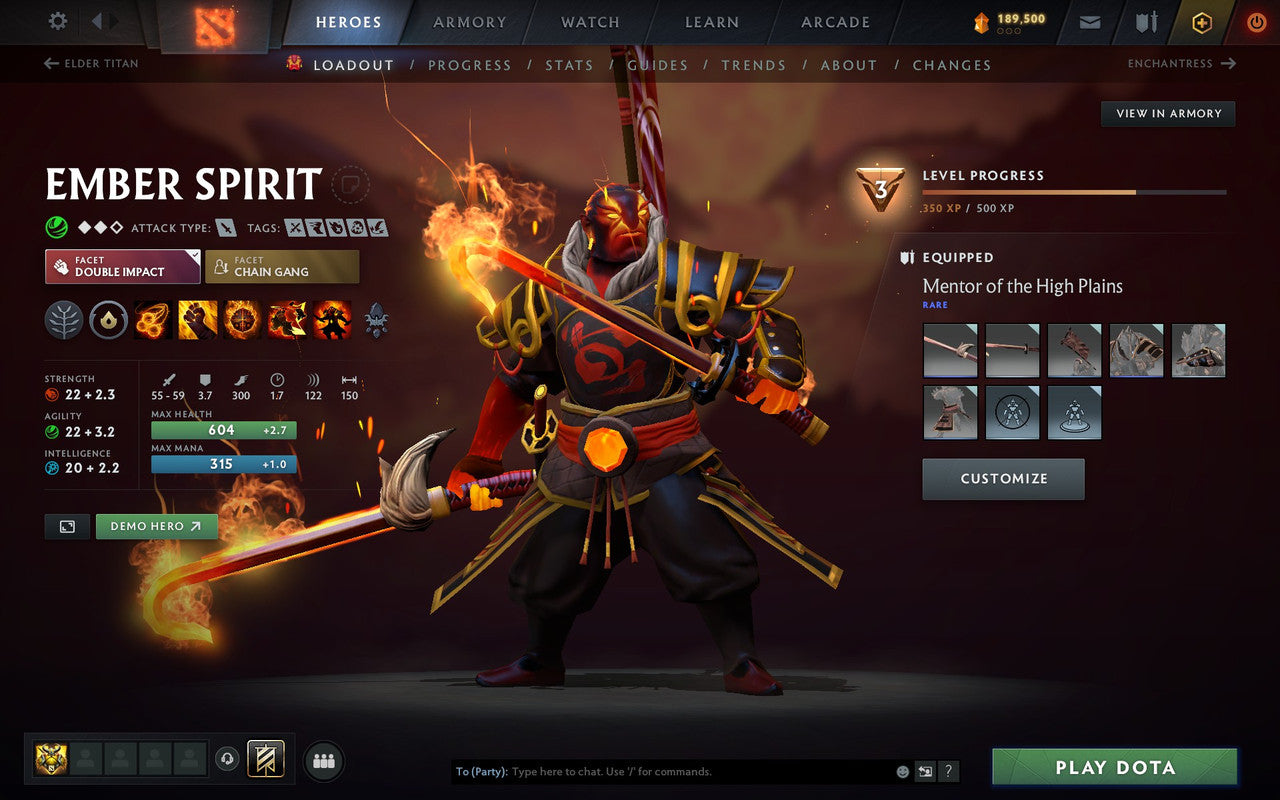Click the Demo Hero button
The image size is (1280, 800).
[x=156, y=525]
